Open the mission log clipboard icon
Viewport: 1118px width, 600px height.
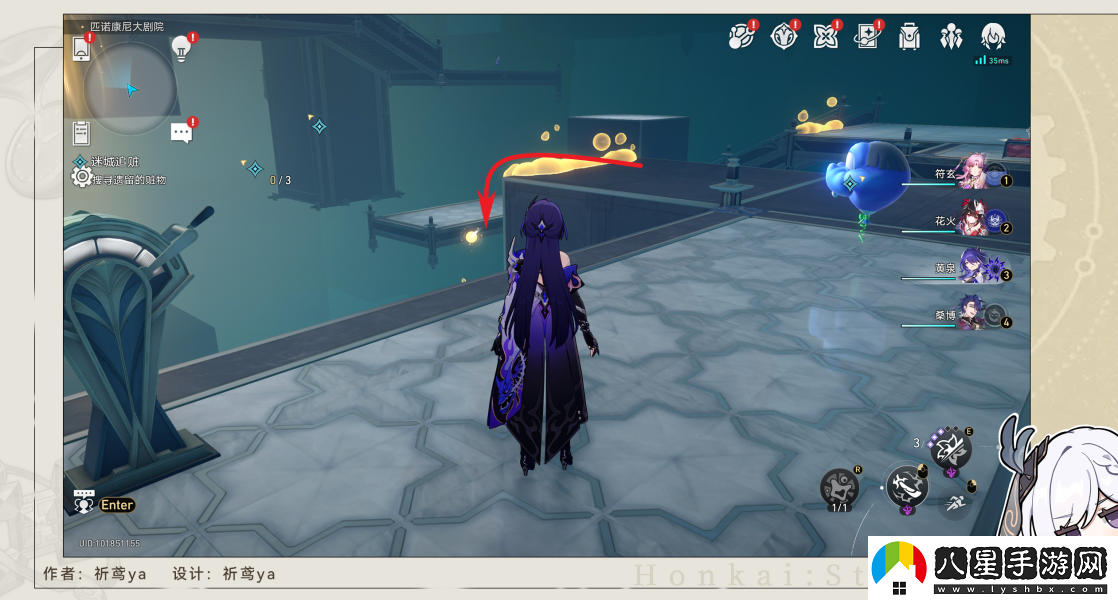(x=82, y=133)
